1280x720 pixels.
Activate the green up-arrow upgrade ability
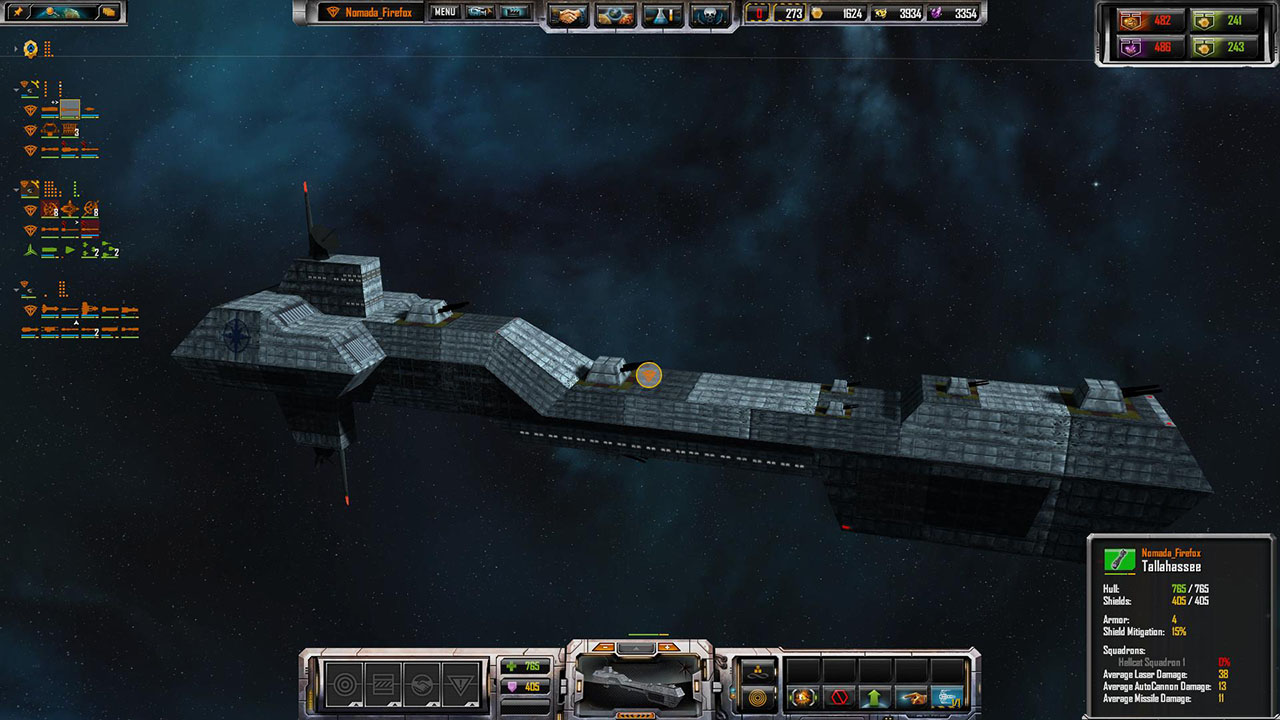[875, 697]
